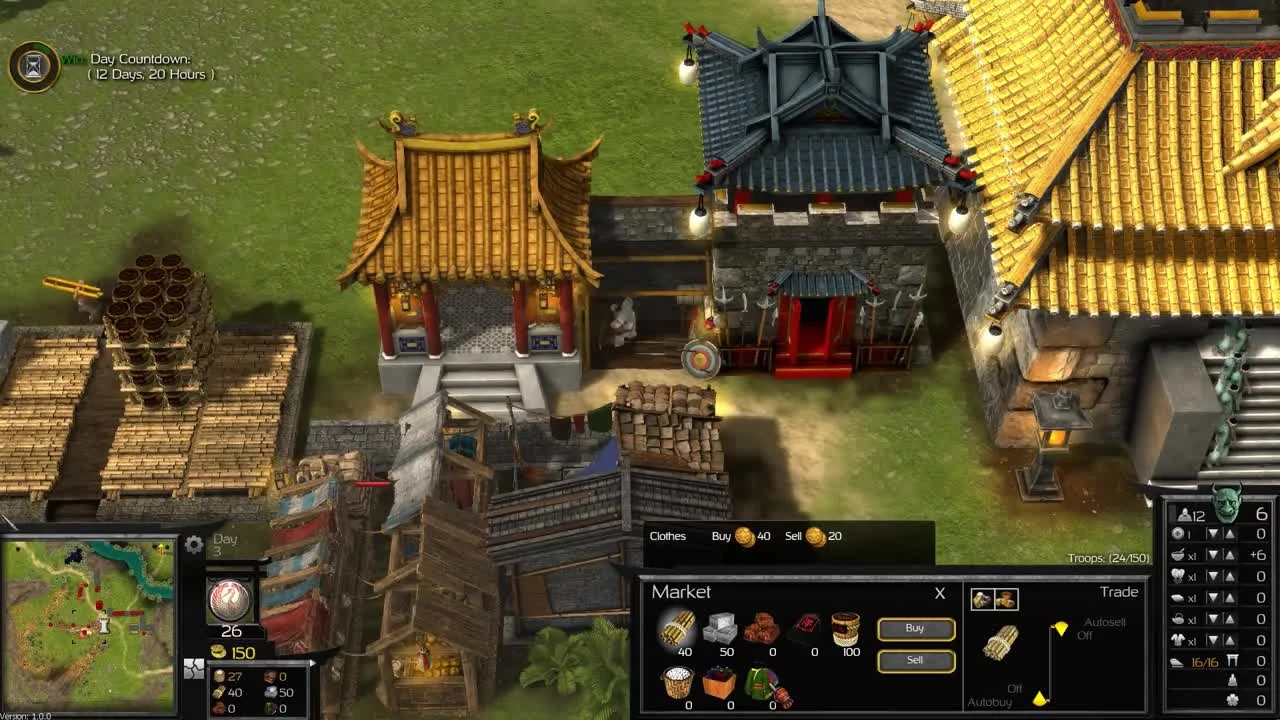Decrease the food allocation with the down arrow
Screen dimensions: 1280x720
(x=1211, y=553)
